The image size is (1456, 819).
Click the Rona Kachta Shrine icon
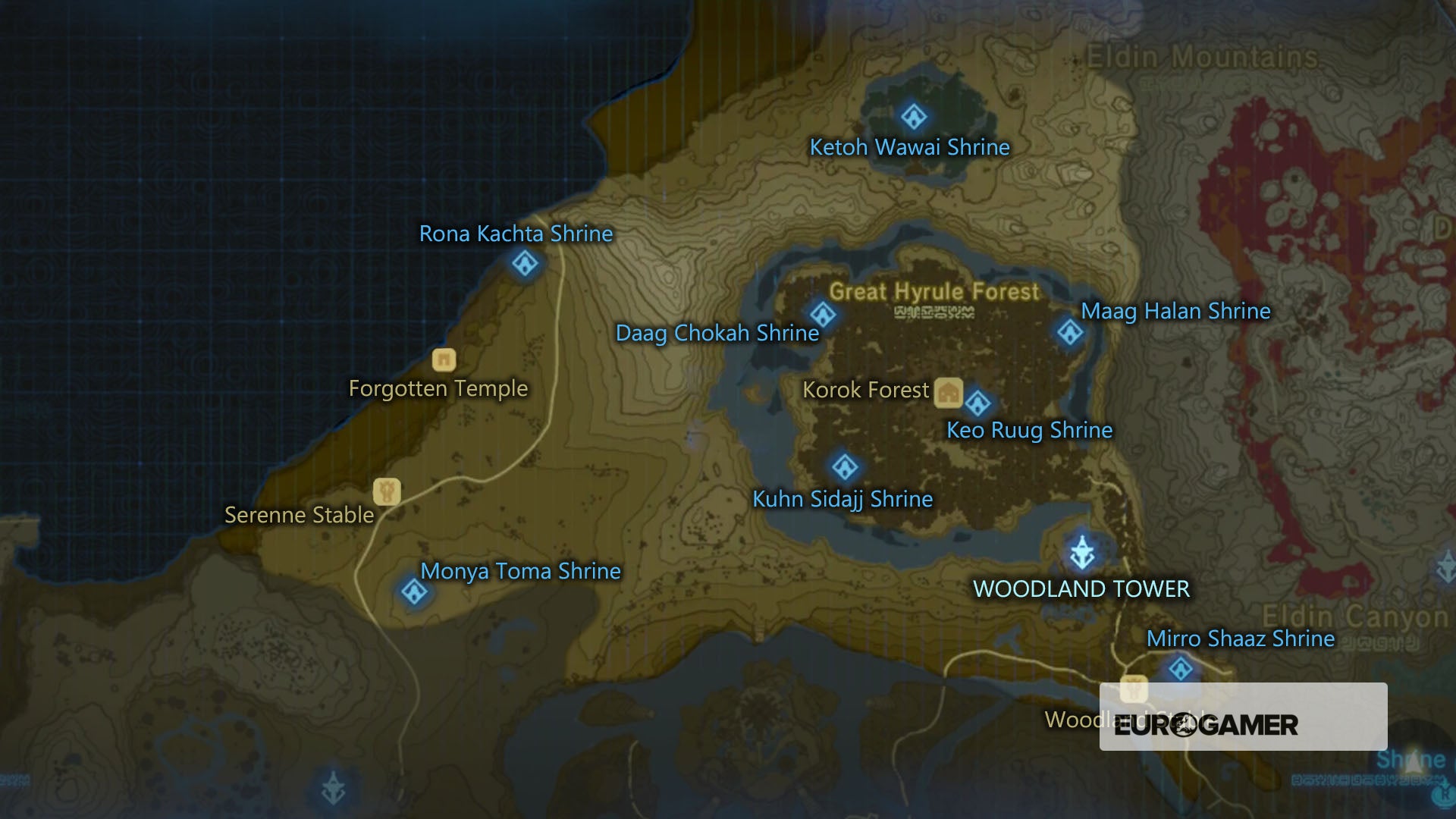click(x=523, y=263)
